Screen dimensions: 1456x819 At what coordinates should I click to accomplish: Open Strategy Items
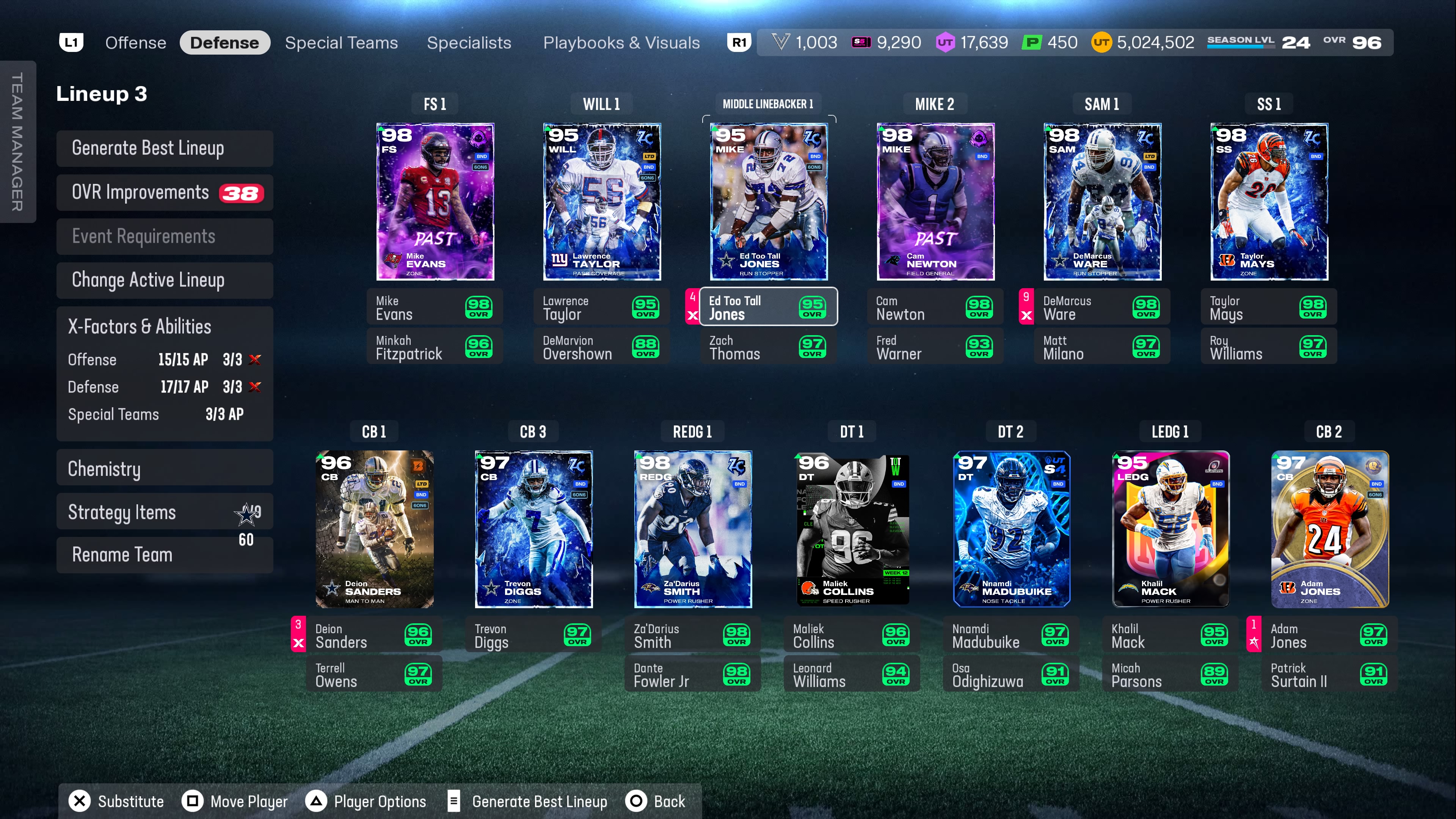(165, 512)
